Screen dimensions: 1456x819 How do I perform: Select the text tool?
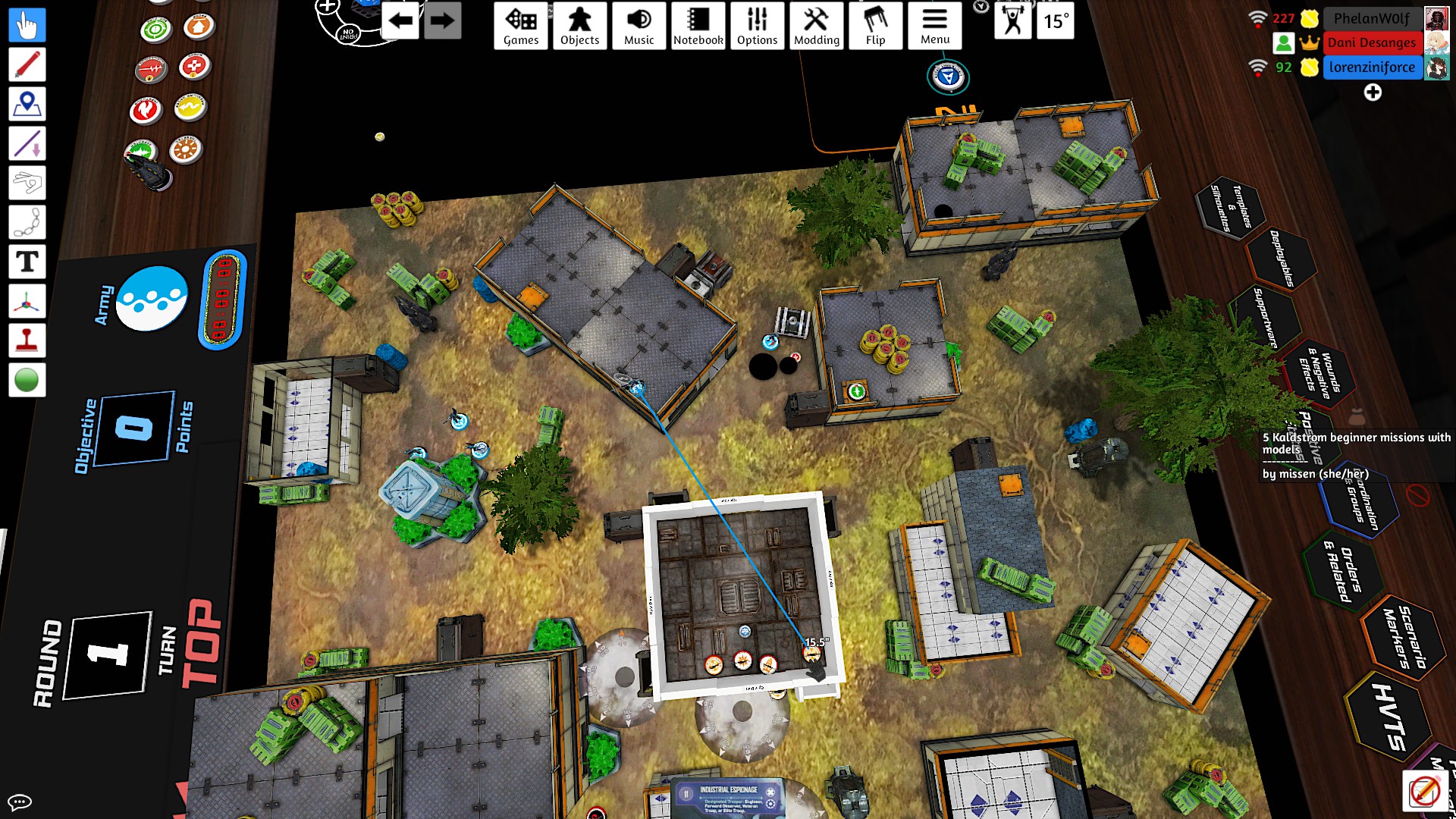click(x=27, y=262)
